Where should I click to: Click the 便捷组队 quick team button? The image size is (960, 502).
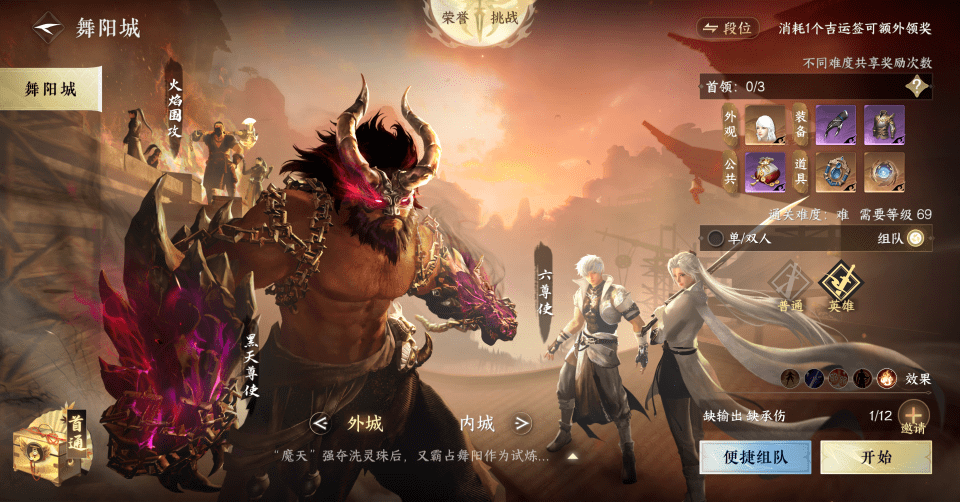pos(756,457)
